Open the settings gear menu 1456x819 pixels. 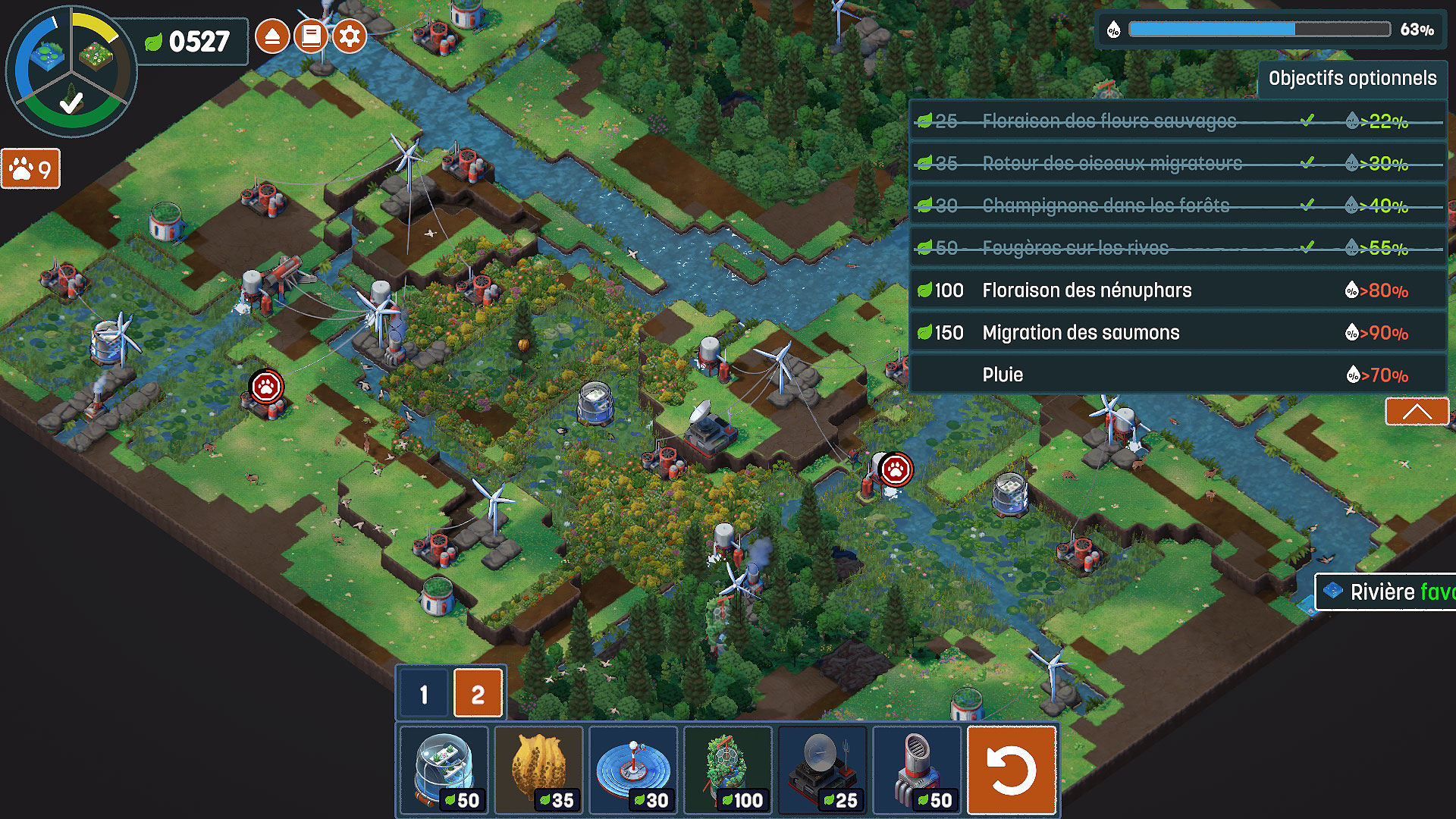(350, 36)
